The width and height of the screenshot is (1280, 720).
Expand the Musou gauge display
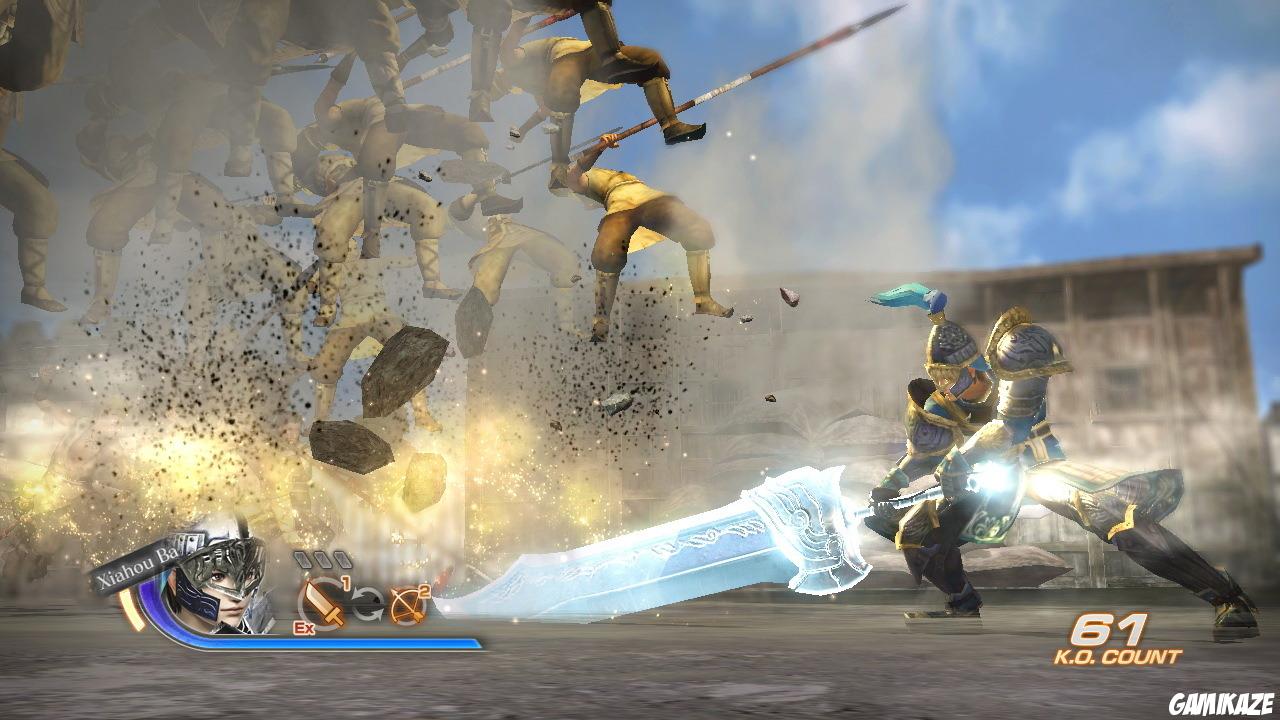pos(323,558)
